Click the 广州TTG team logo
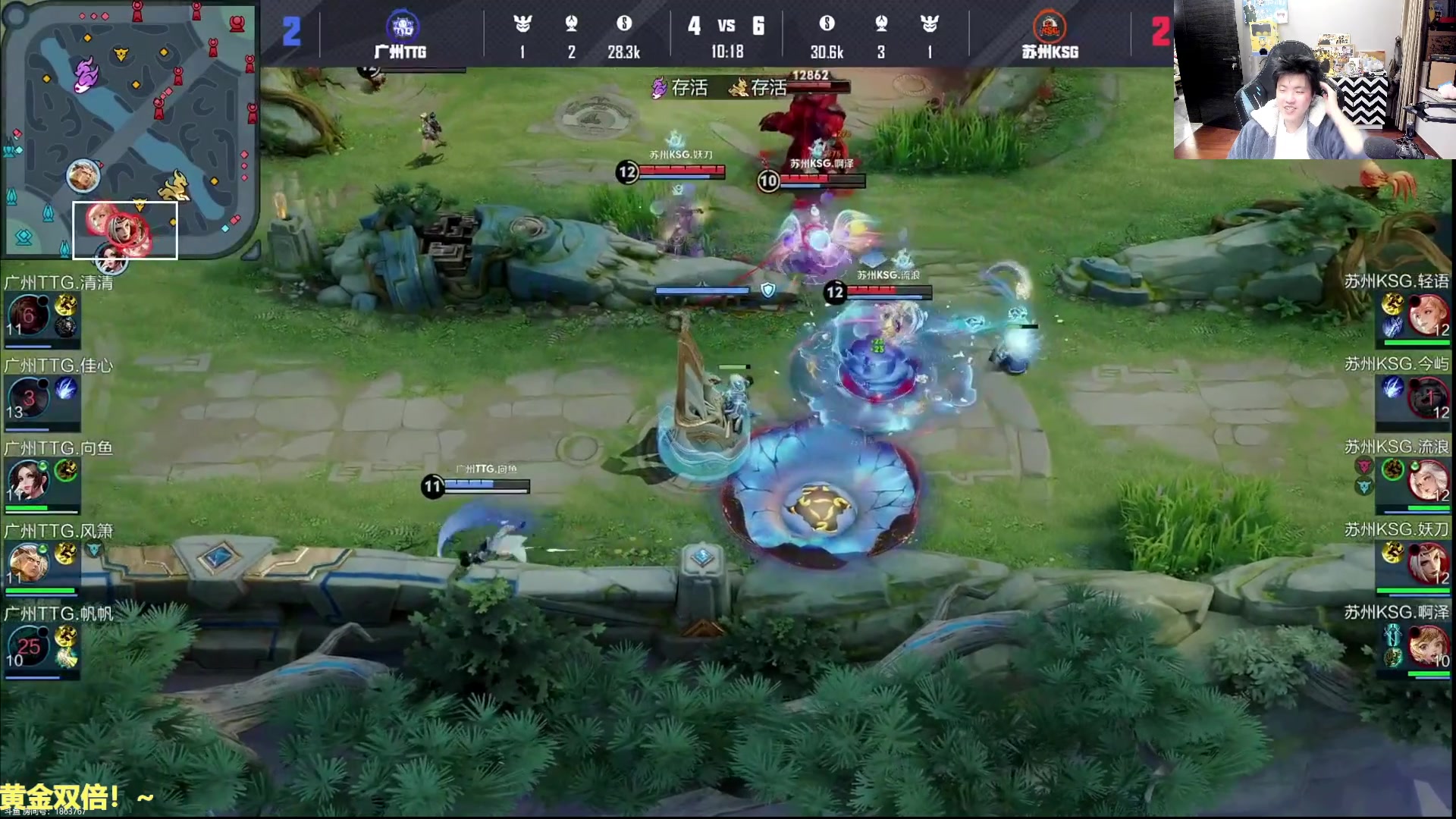 [401, 27]
